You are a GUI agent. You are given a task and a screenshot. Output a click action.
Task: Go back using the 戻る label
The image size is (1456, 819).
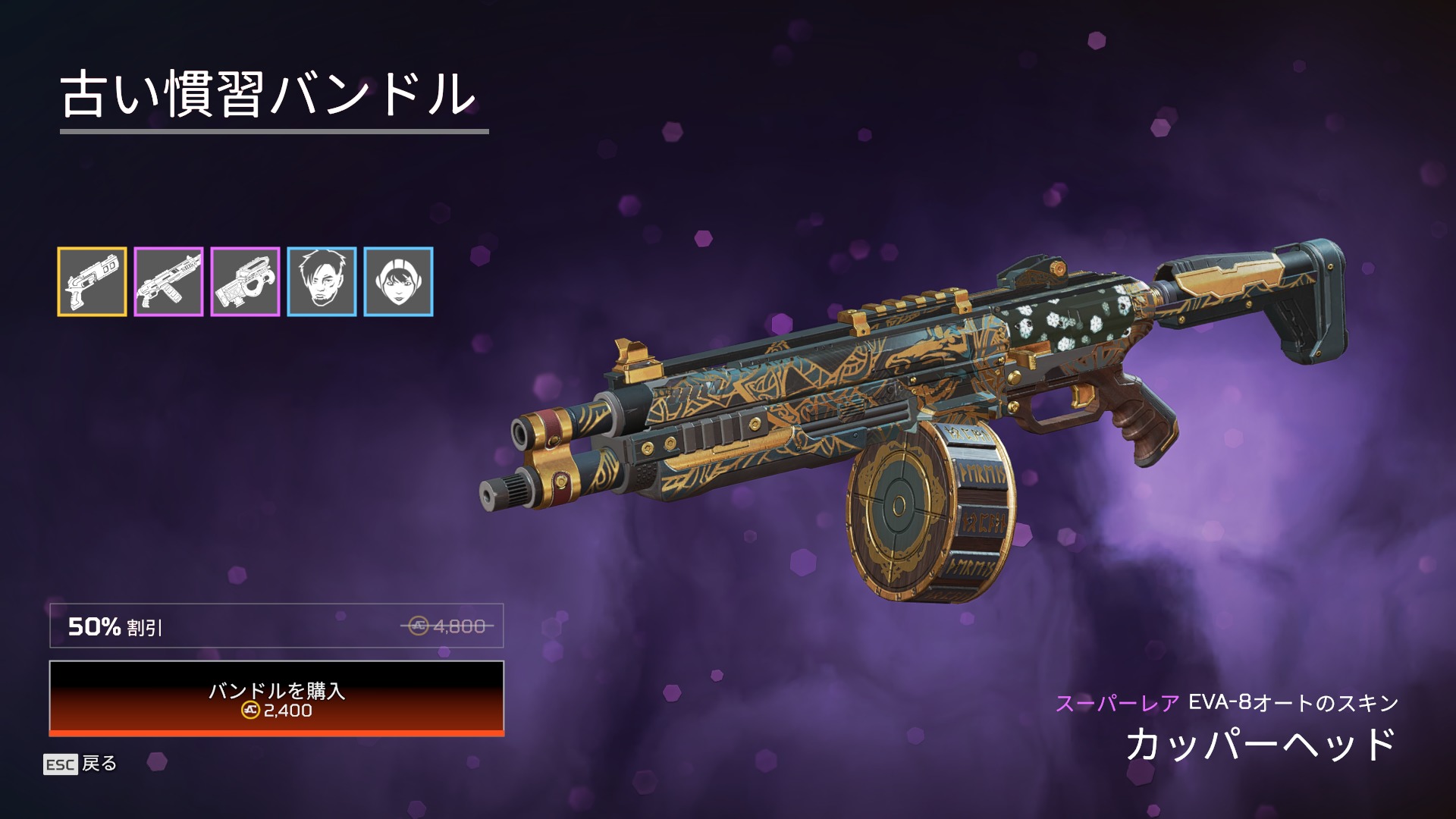98,764
